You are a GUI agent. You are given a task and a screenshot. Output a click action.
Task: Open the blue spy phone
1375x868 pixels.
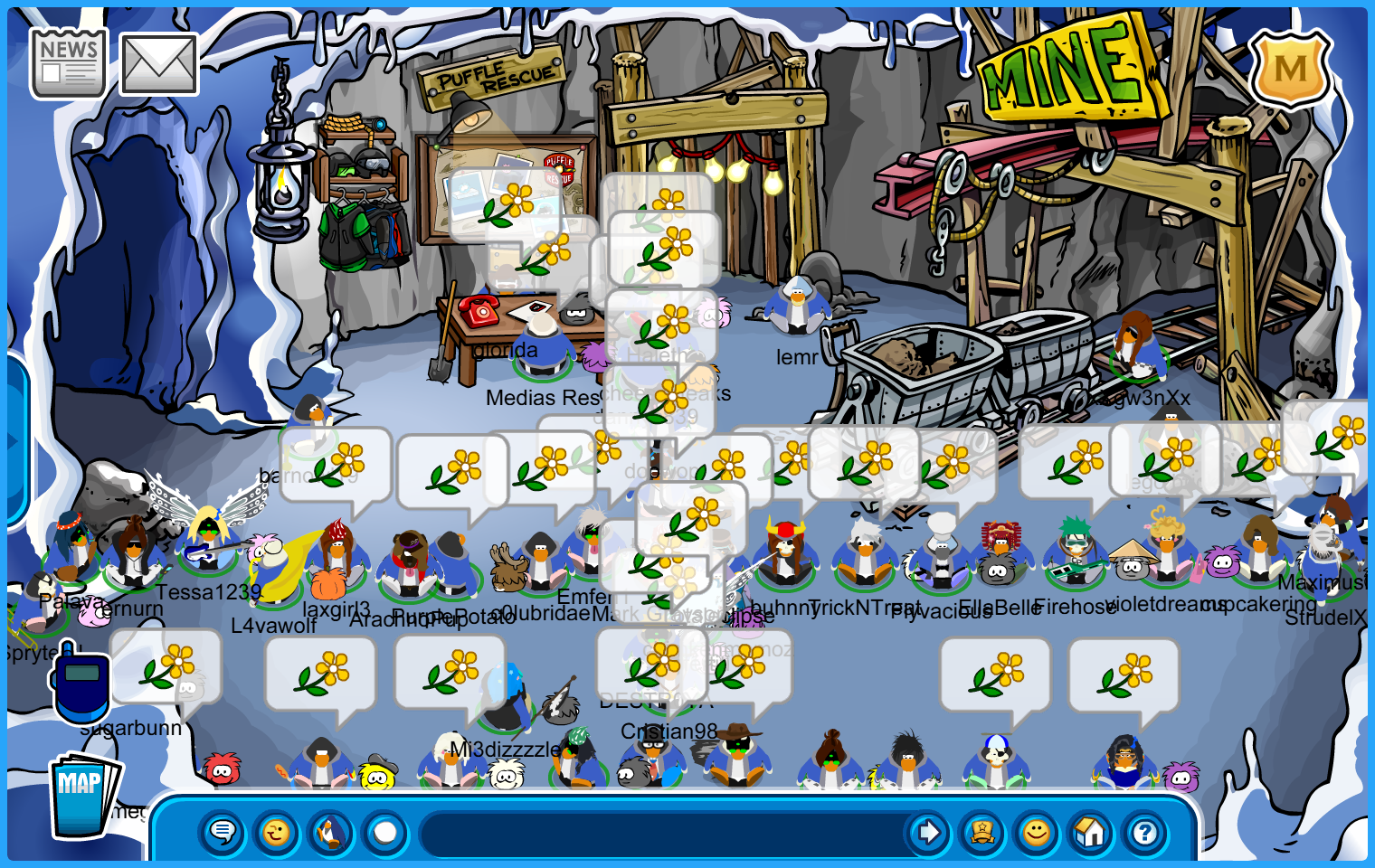tap(81, 684)
